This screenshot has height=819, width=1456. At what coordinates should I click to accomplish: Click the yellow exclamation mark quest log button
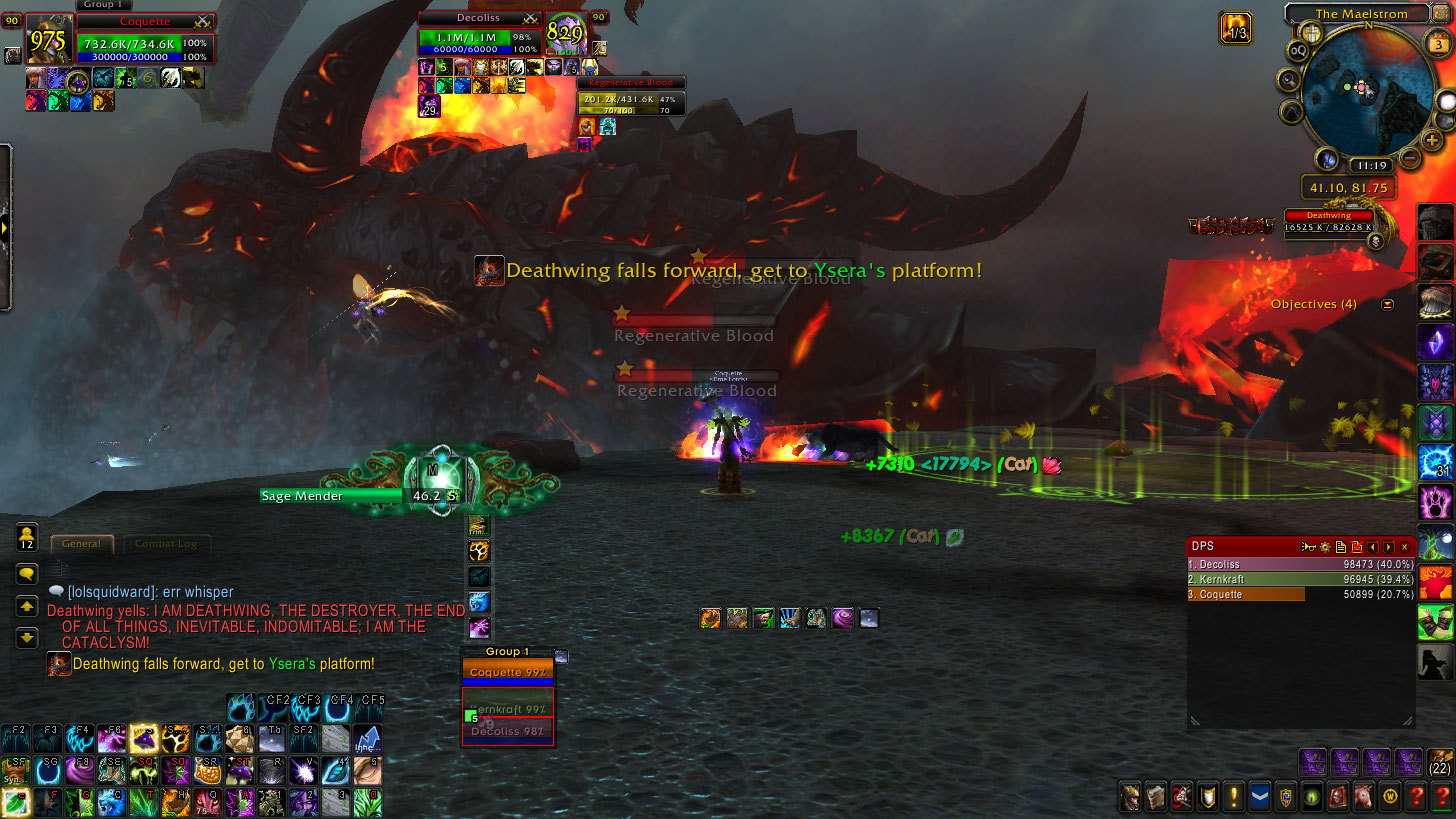[x=1233, y=797]
